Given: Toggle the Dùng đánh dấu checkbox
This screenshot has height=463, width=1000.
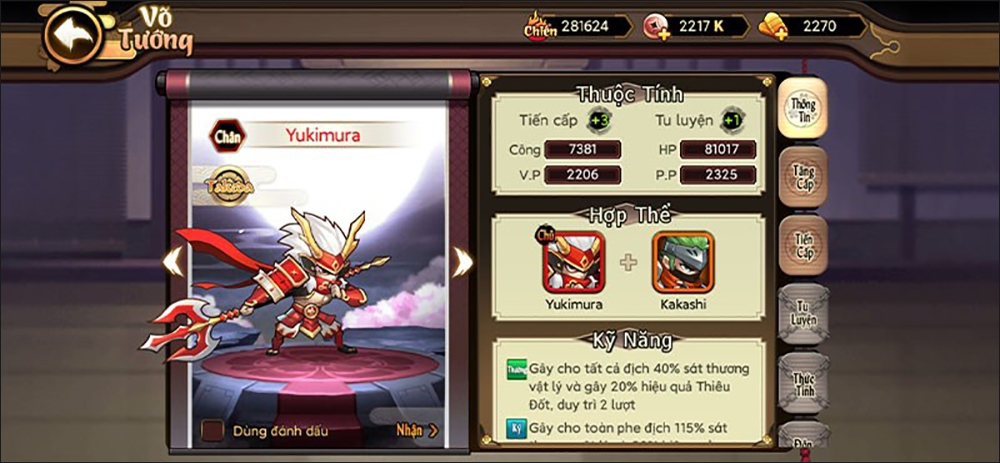Looking at the screenshot, I should pos(212,431).
